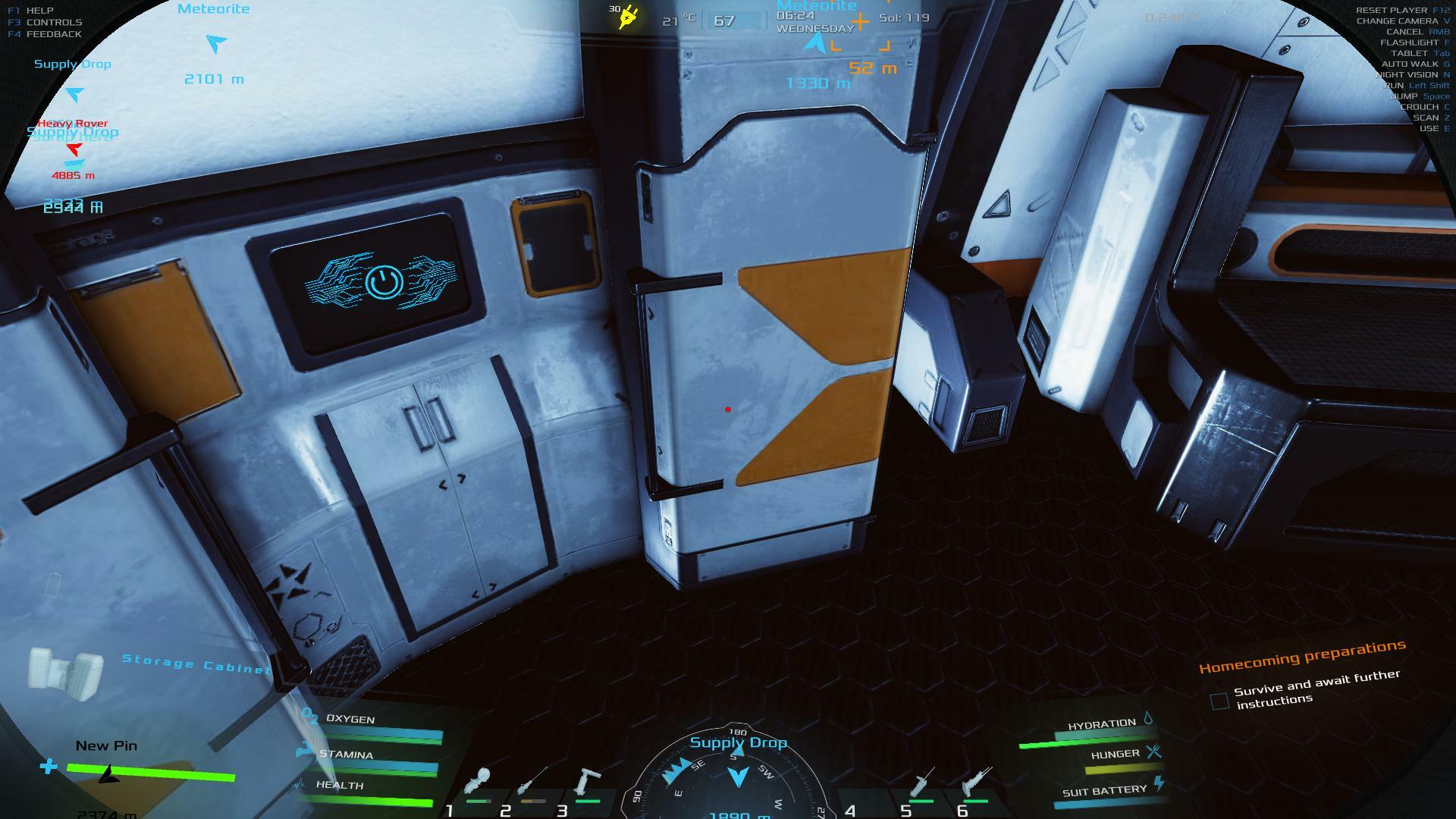Equip the item in hotbar slot 6
The image size is (1456, 819).
coord(975,783)
